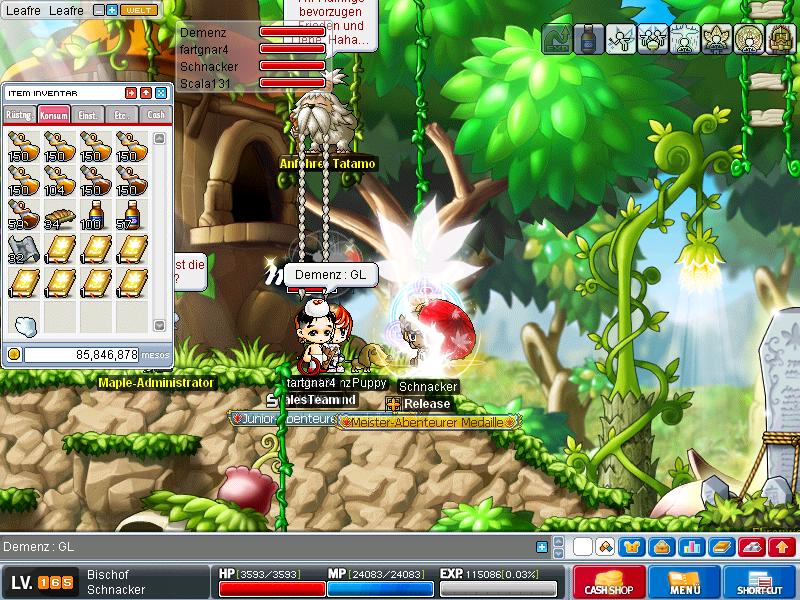Show the Cash inventory tab
This screenshot has height=600, width=800.
click(155, 115)
